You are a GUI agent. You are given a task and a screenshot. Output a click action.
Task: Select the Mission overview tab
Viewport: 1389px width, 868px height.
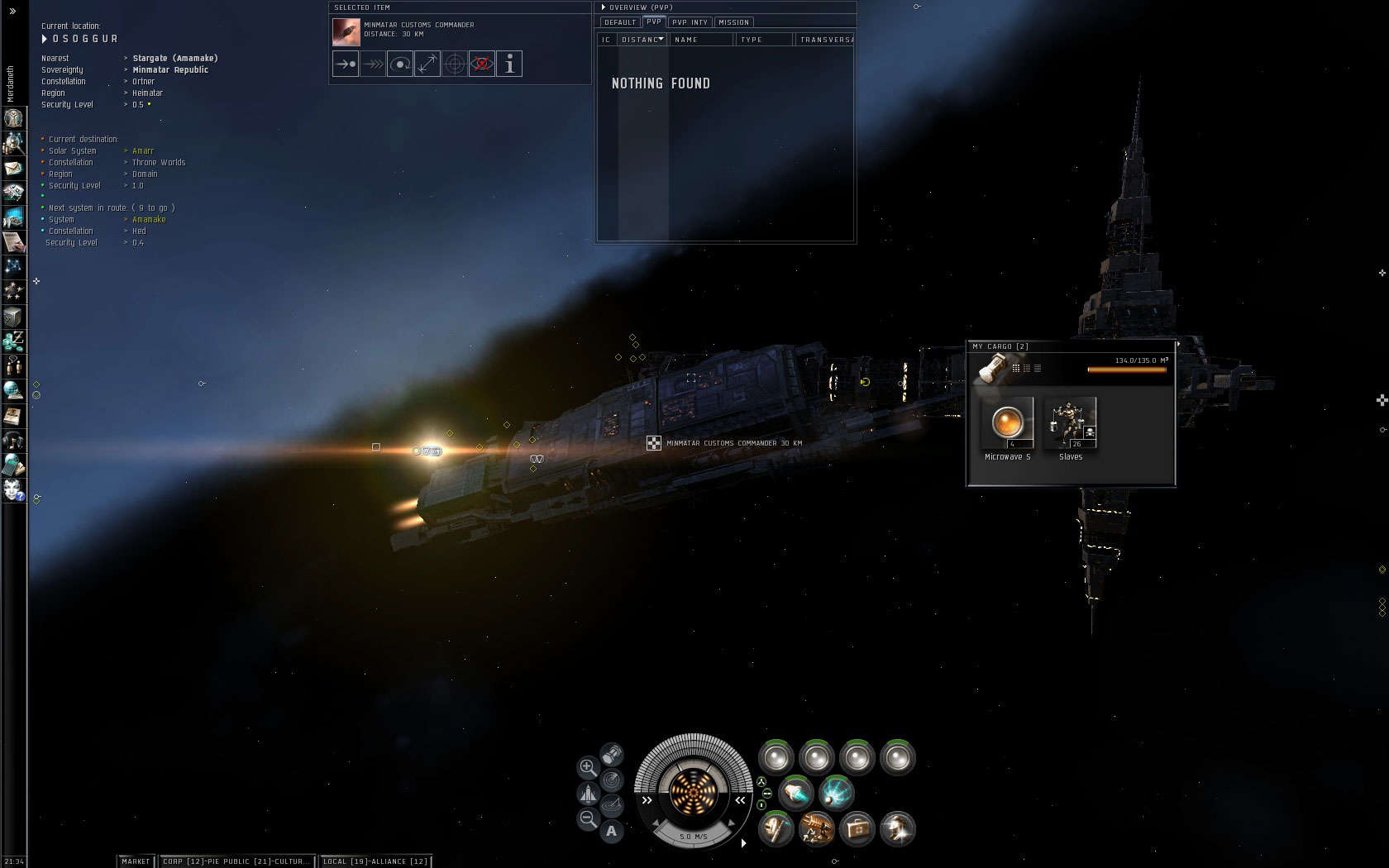point(733,22)
